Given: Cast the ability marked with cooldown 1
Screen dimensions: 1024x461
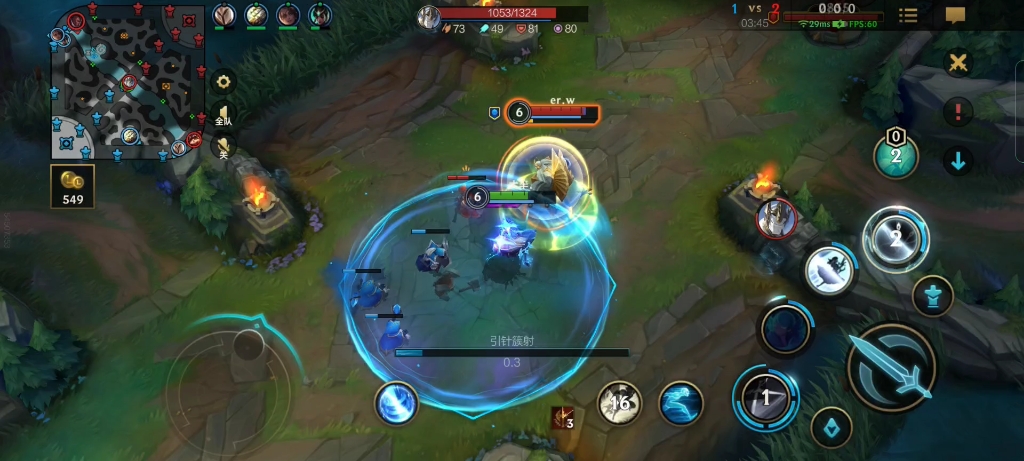Looking at the screenshot, I should 766,397.
